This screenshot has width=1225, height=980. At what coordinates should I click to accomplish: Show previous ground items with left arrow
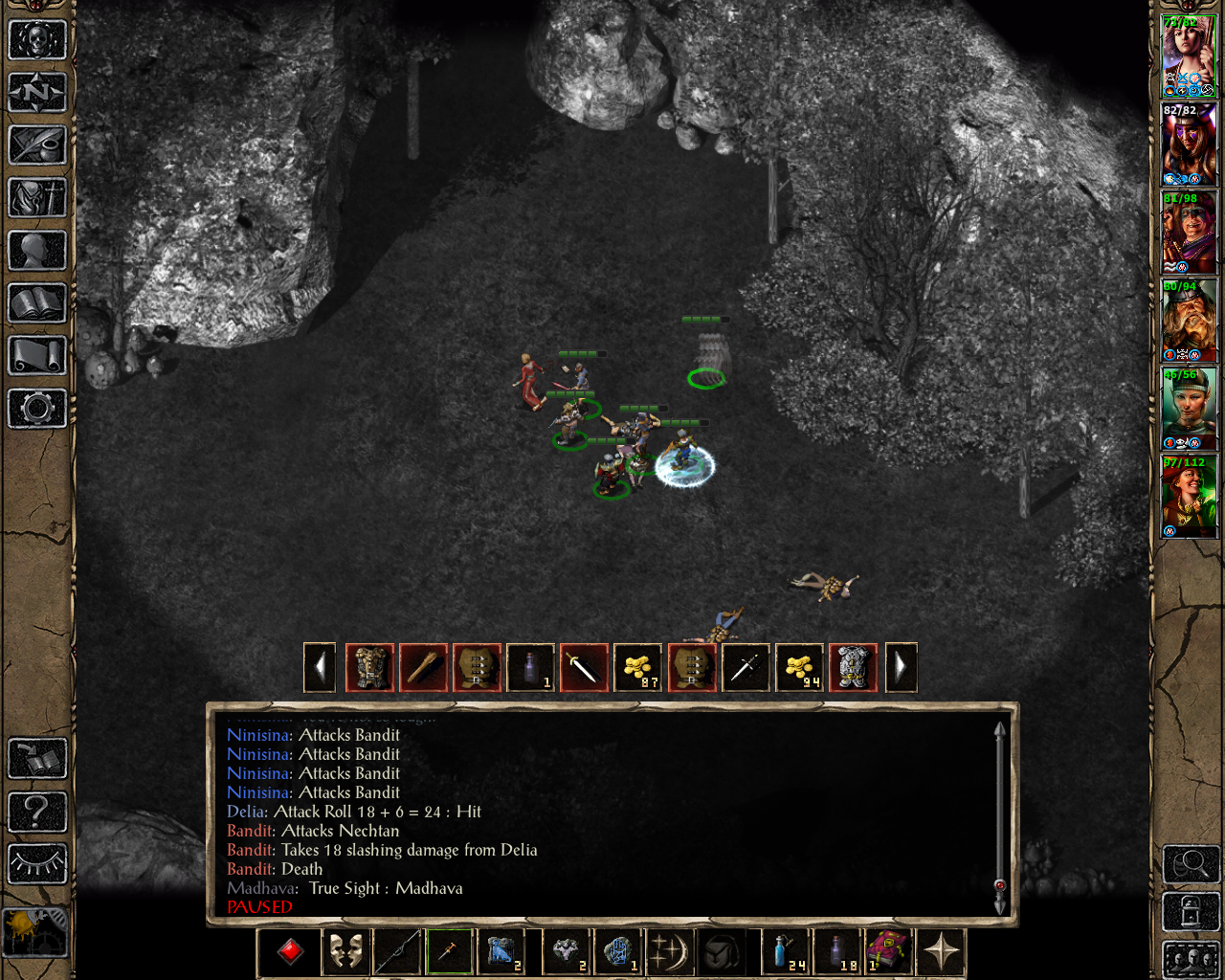[320, 667]
